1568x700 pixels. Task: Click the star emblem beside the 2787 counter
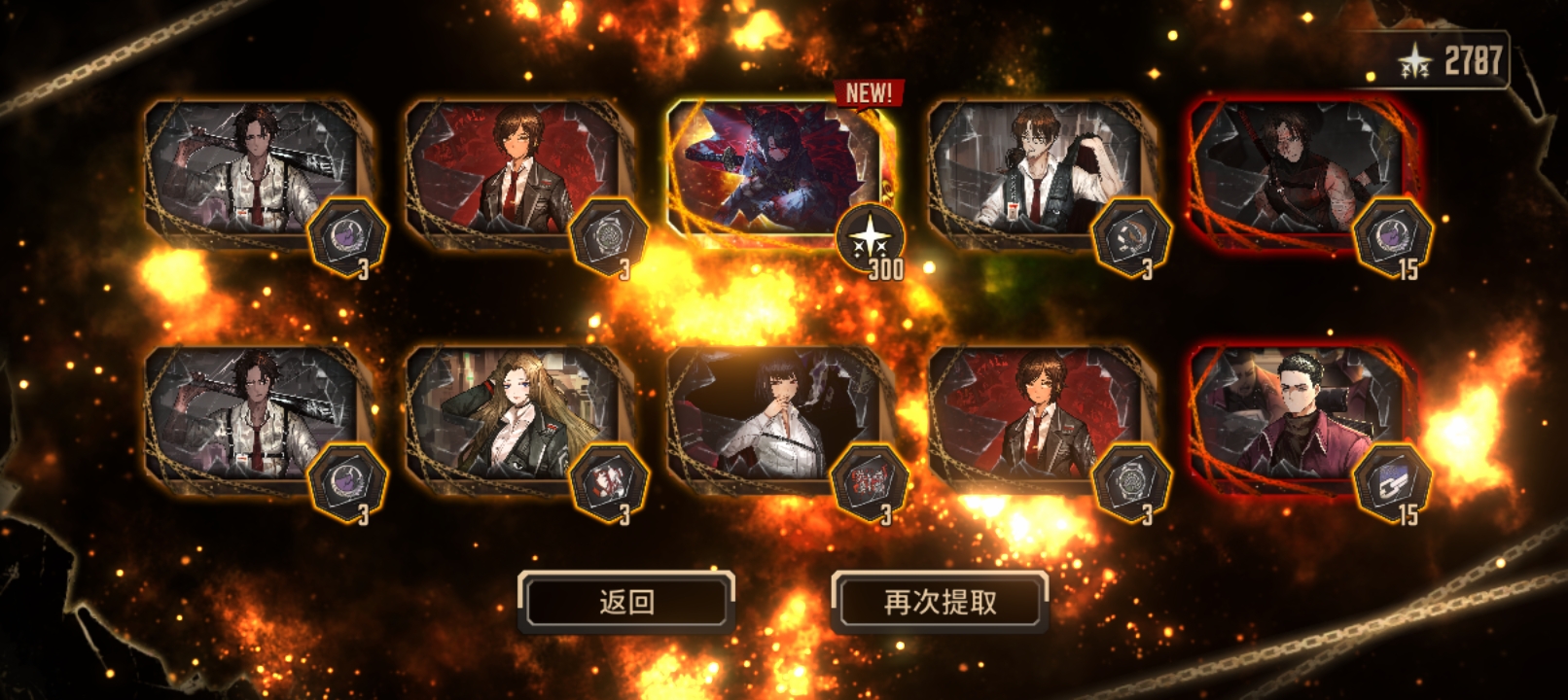click(1415, 58)
